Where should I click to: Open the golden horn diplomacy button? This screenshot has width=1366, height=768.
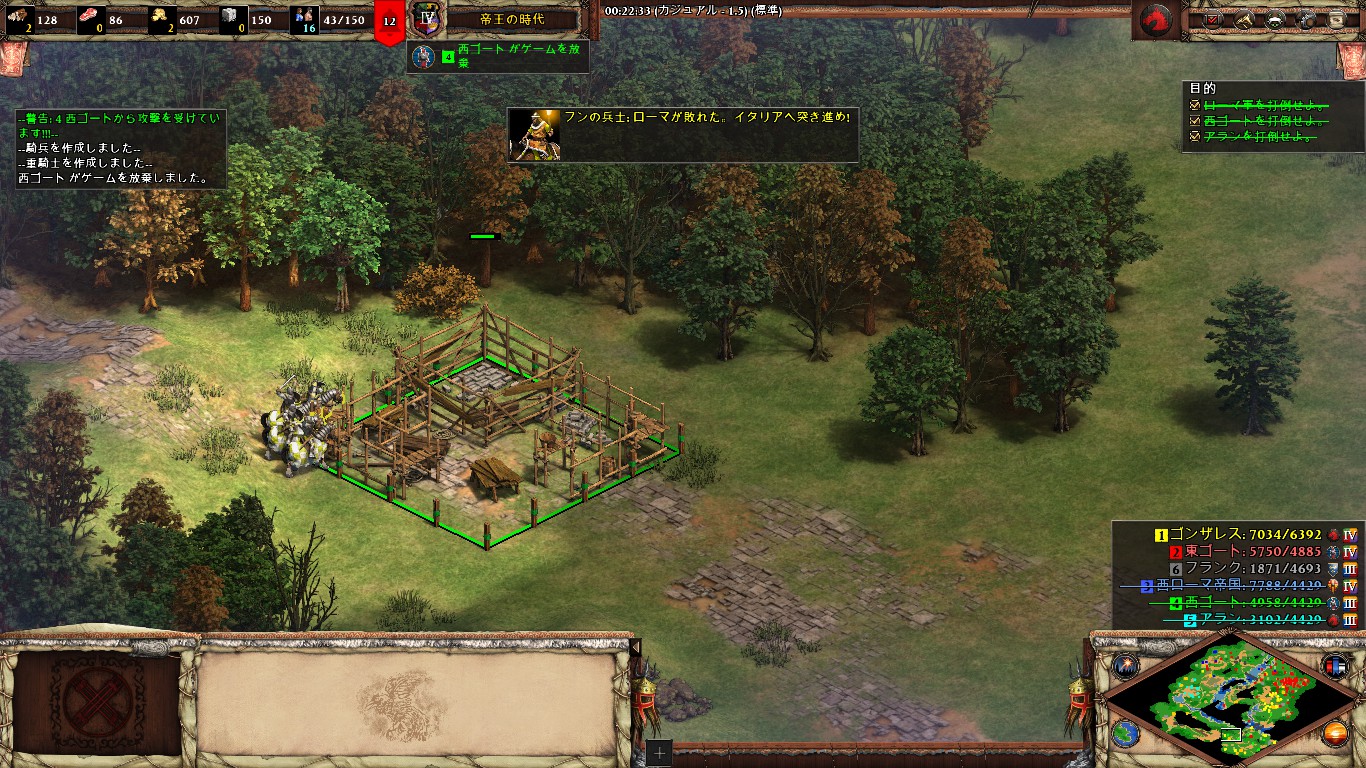[x=1245, y=18]
